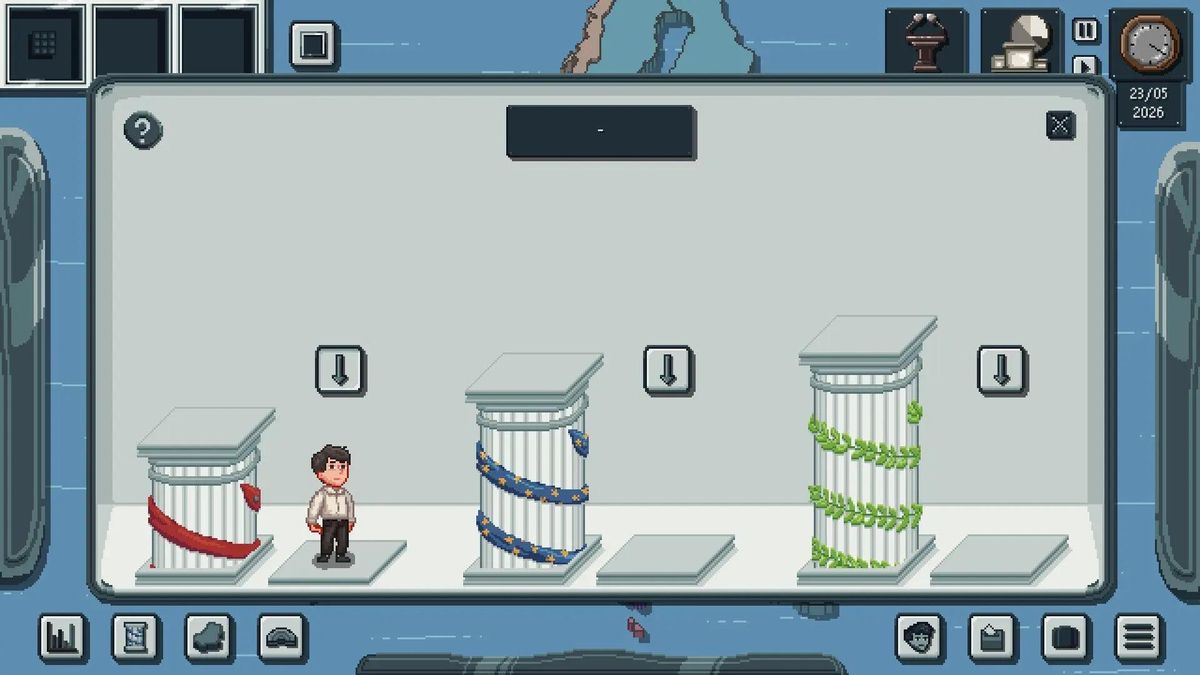Open the question mark help button

[x=143, y=130]
